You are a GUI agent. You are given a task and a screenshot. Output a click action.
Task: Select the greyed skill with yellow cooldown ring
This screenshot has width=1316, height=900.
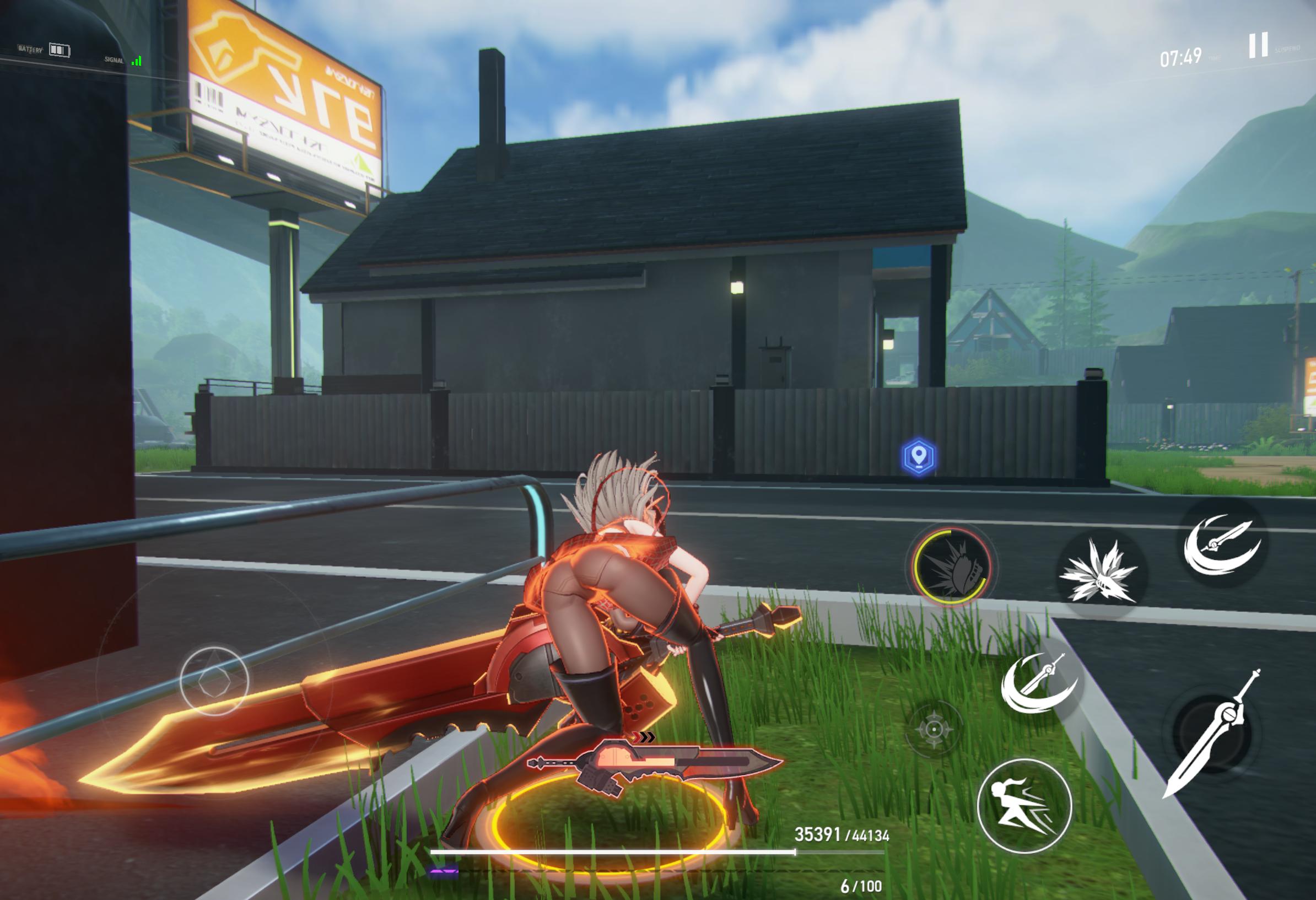951,565
